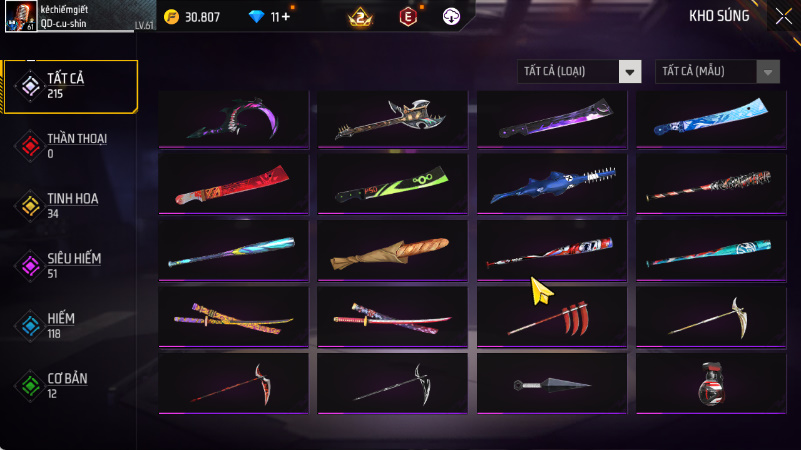This screenshot has width=801, height=450.
Task: Switch to the Tất Cả rarity tab
Action: point(70,85)
